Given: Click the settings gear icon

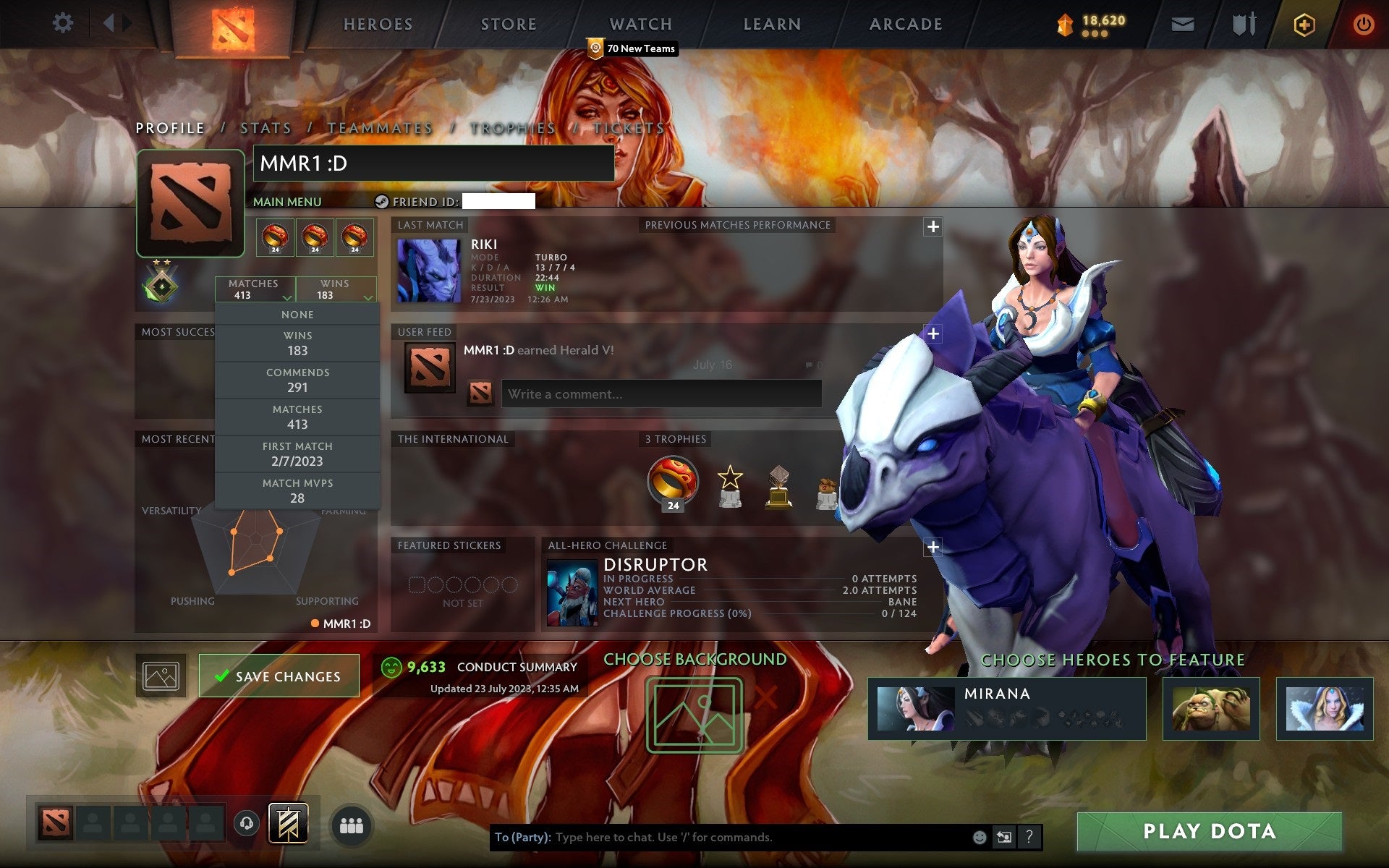Looking at the screenshot, I should pos(64,23).
